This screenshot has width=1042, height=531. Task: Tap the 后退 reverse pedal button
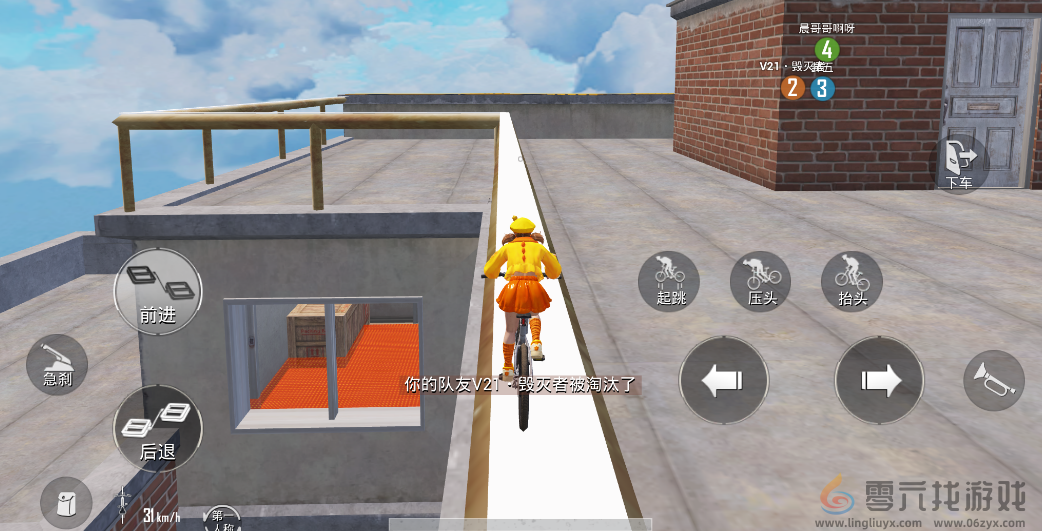(158, 429)
